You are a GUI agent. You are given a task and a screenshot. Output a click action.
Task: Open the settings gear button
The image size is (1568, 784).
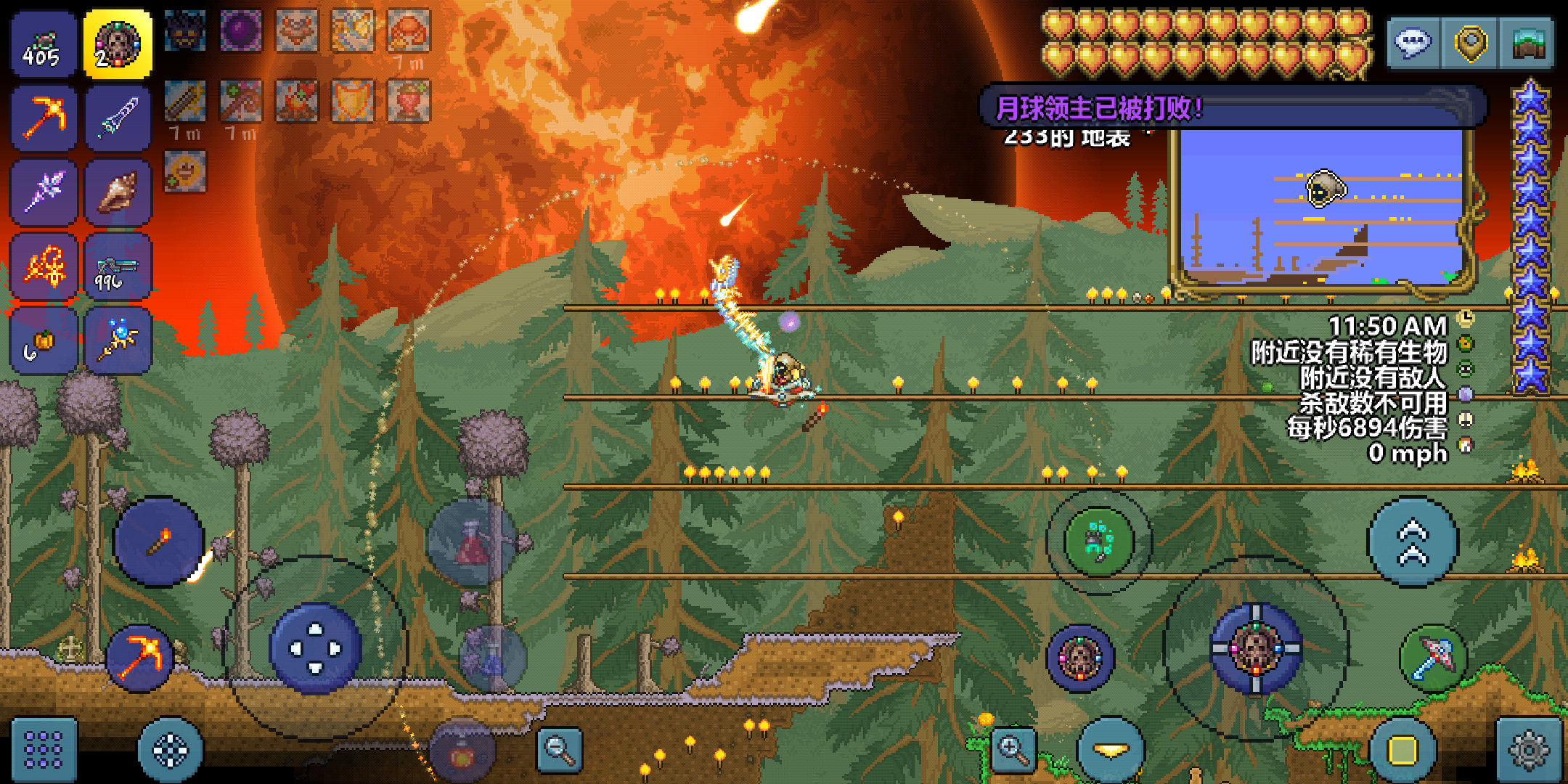[1529, 749]
